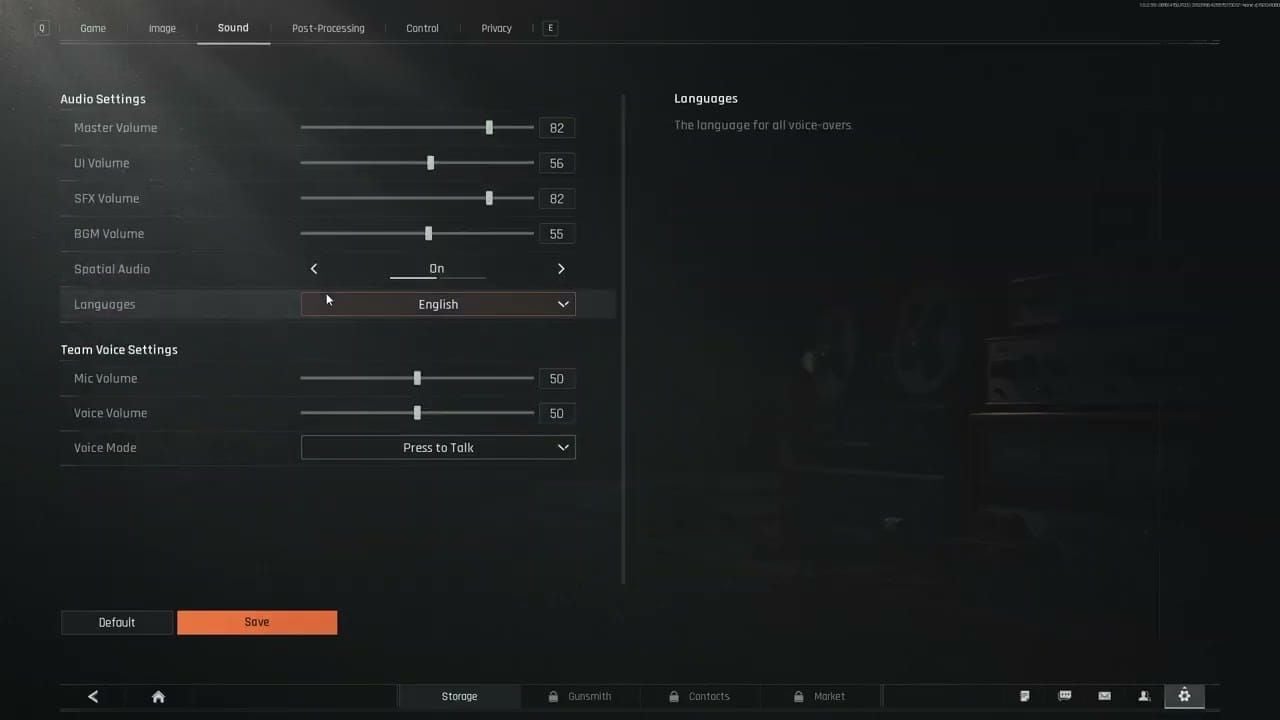Select the settings gear icon
Viewport: 1280px width, 720px height.
[x=1184, y=695]
